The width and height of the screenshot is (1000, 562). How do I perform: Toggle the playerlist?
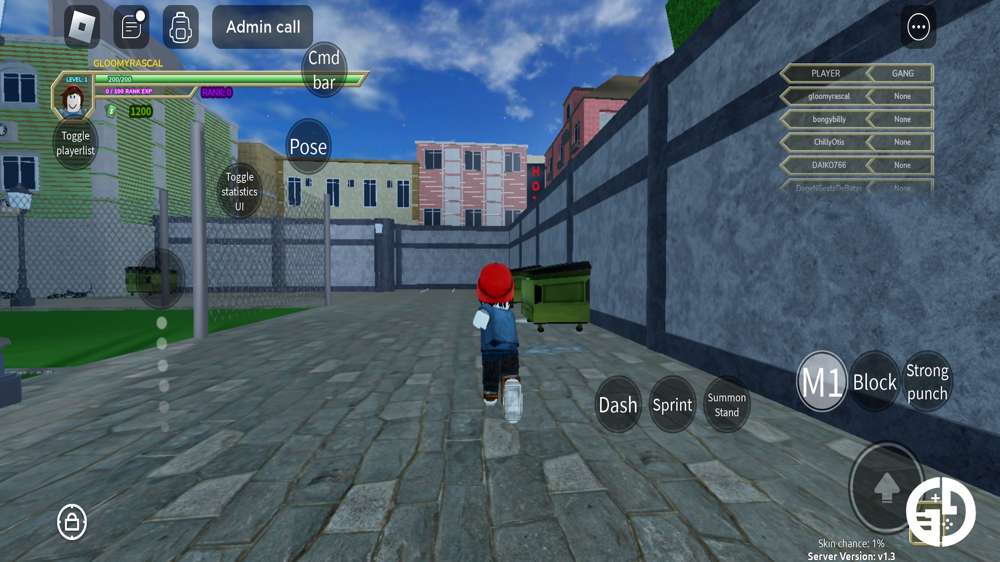[75, 143]
